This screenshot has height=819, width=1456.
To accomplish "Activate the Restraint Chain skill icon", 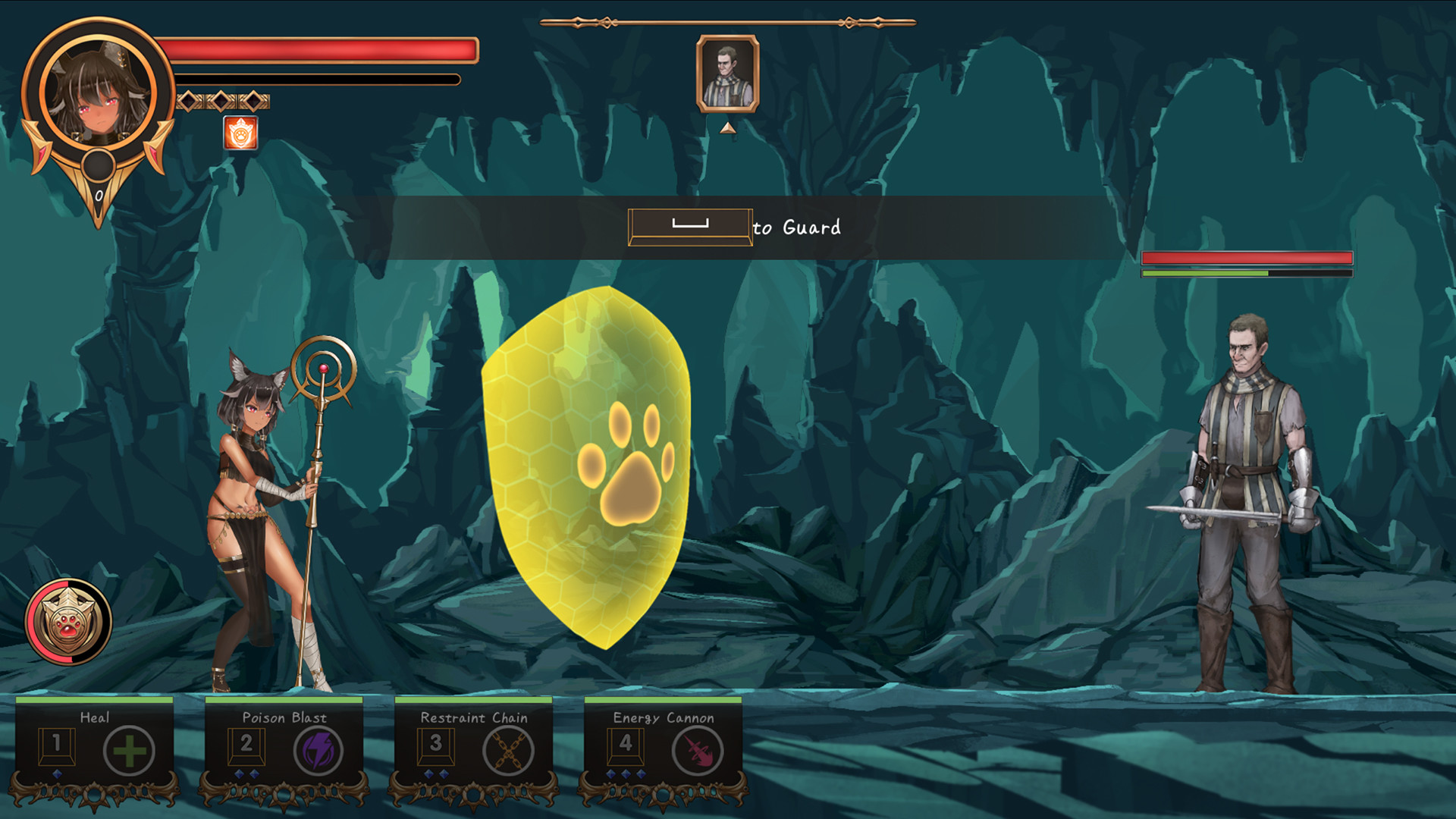I will coord(510,752).
